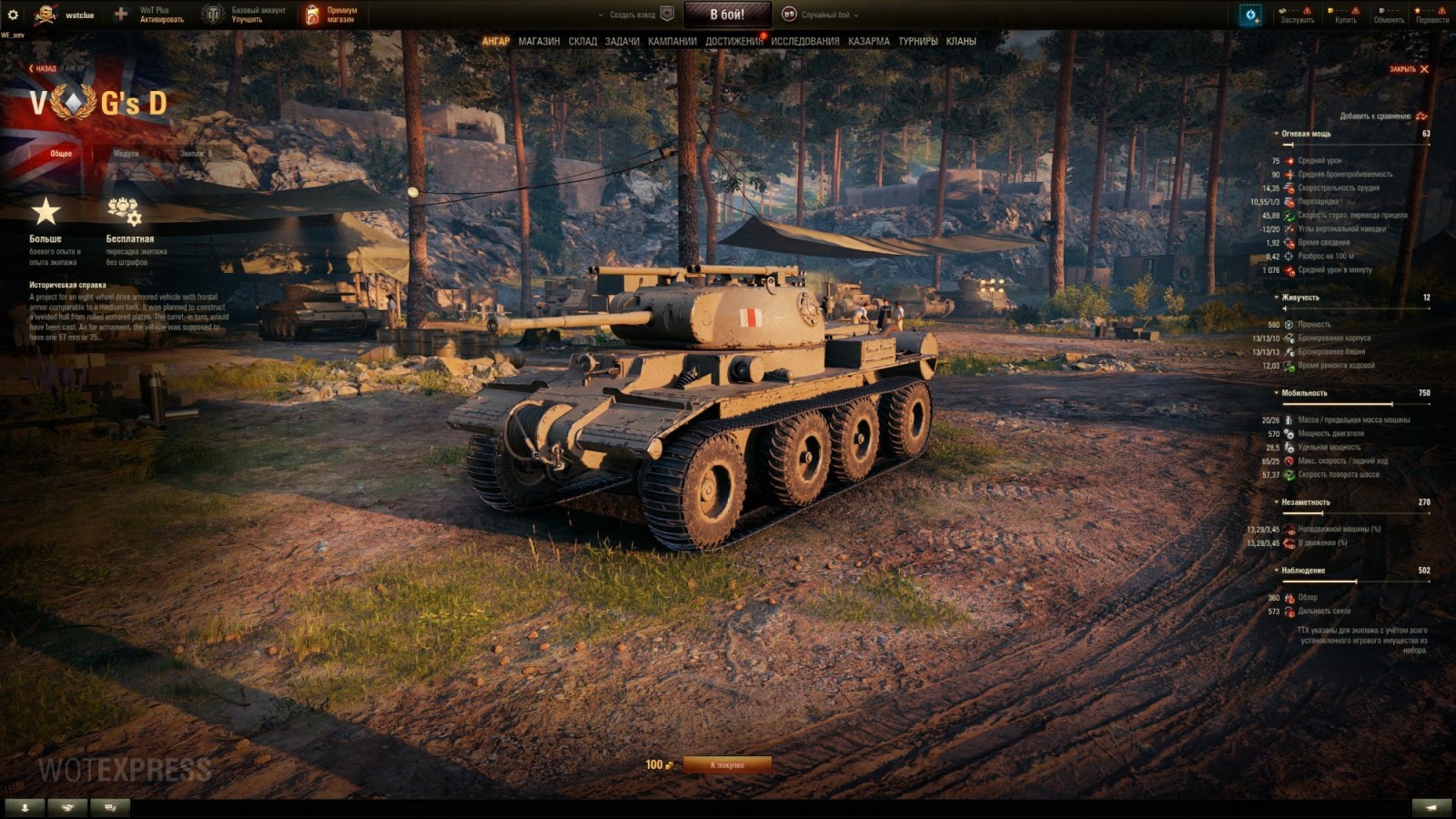This screenshot has width=1456, height=819.
Task: Switch to the Модули tab
Action: (x=126, y=154)
